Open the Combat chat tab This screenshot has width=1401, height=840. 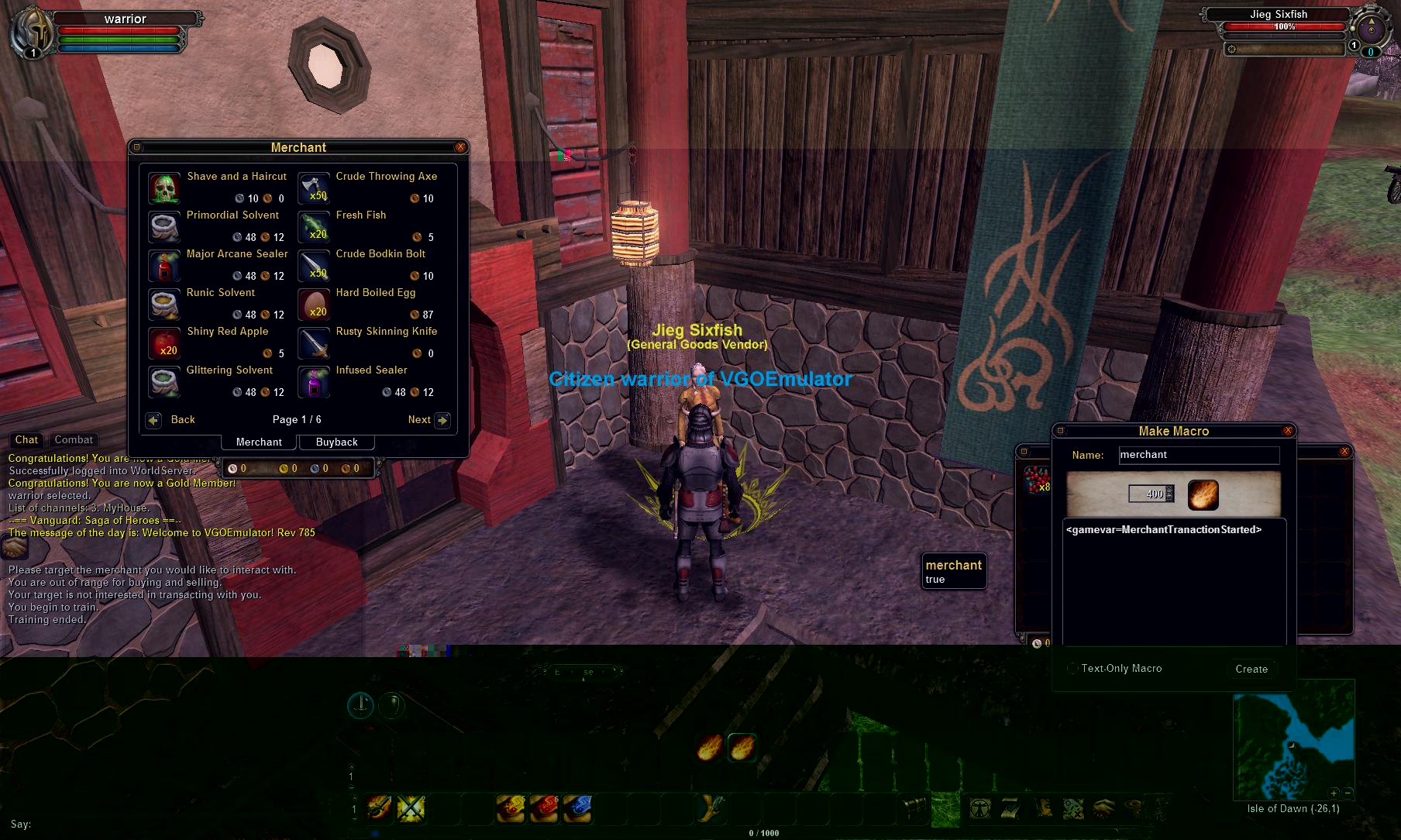click(74, 439)
